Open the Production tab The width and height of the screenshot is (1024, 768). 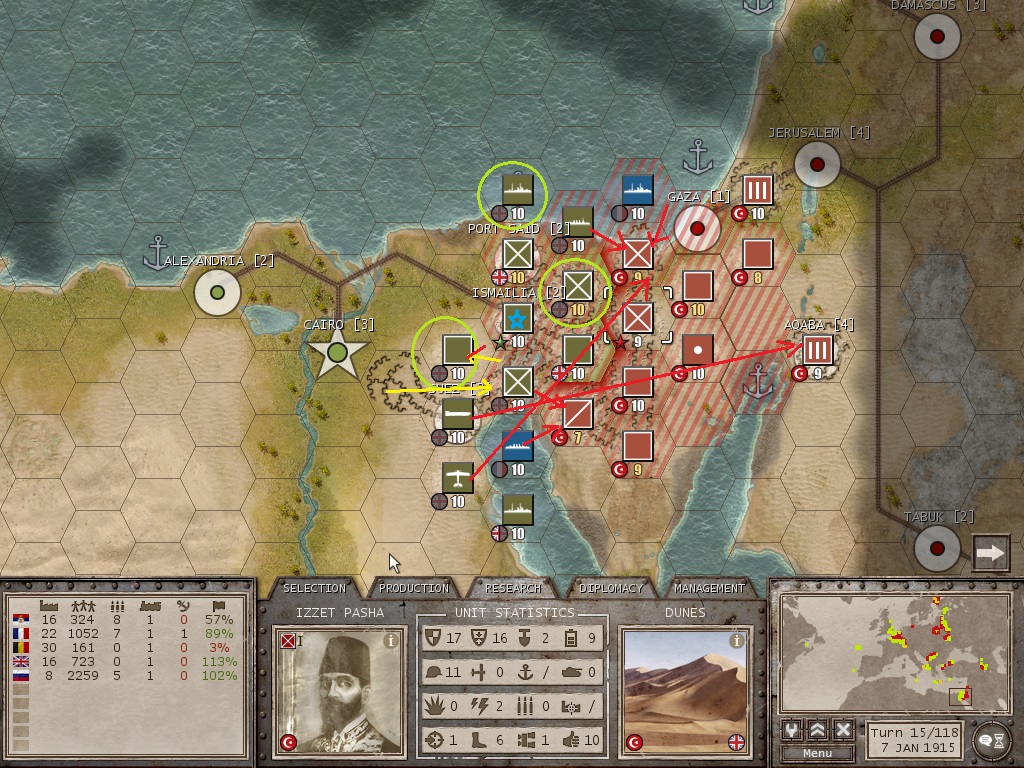414,588
